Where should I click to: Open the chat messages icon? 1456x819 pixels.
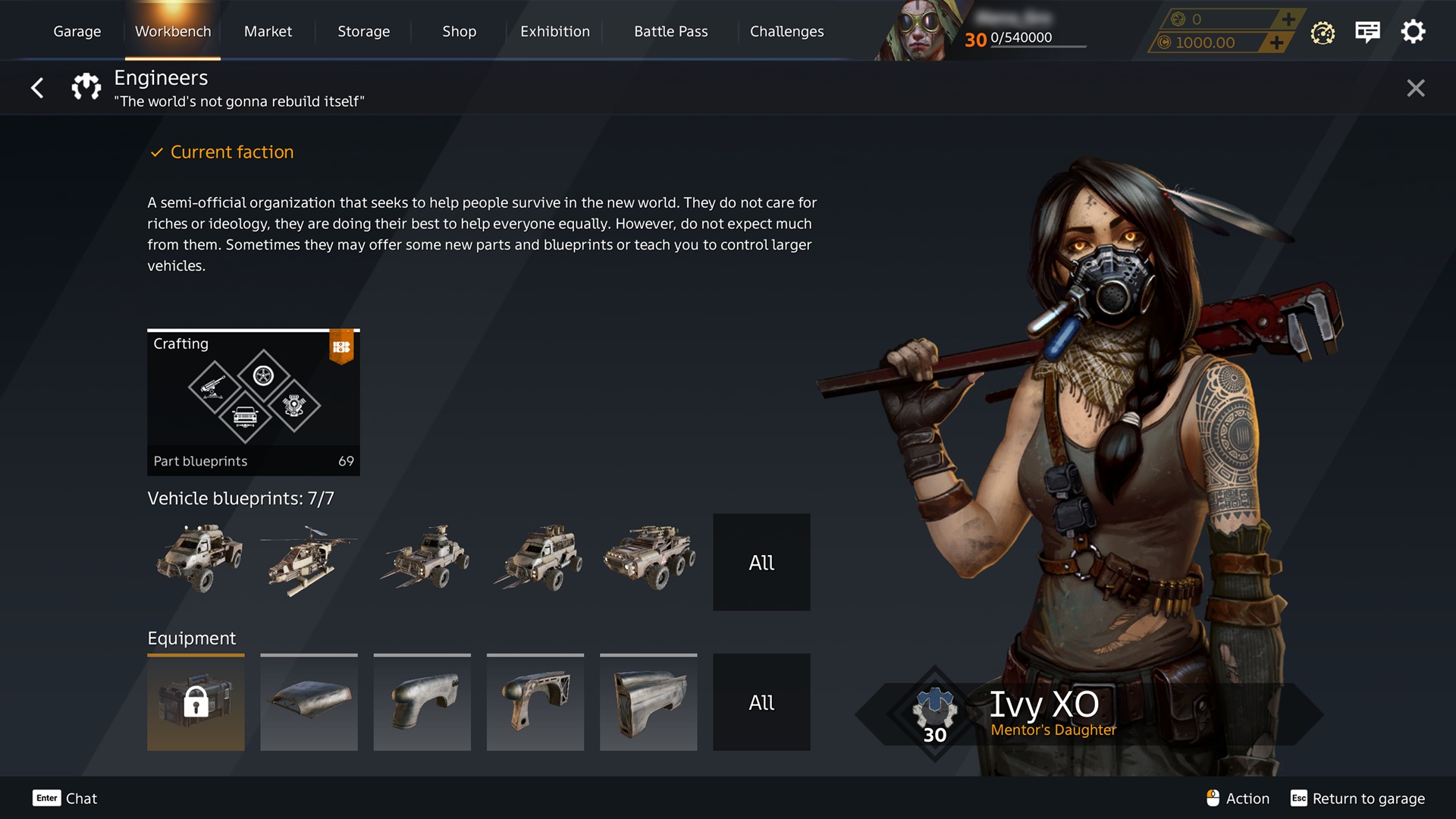point(1367,32)
